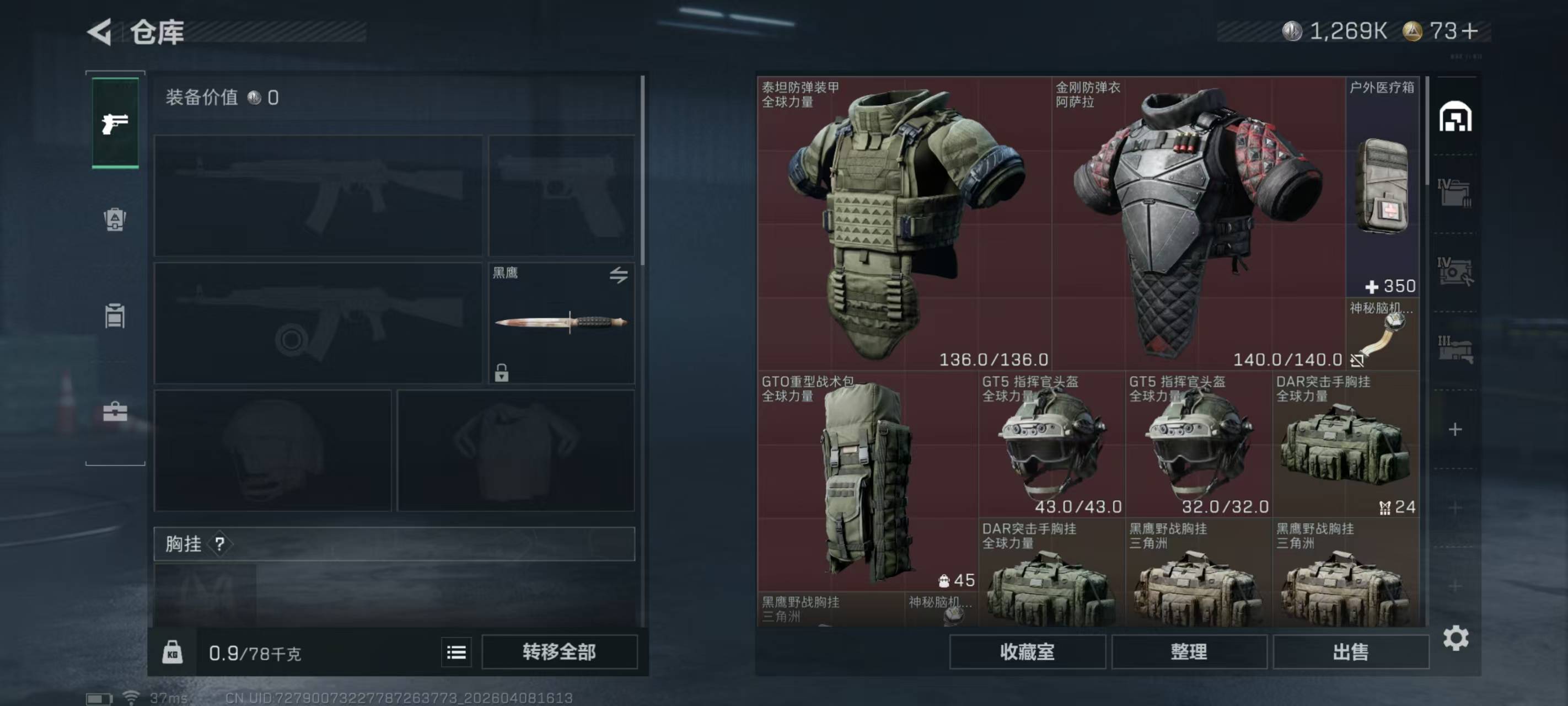Choose the GT5 helmet with 32.0 durability
Screen dimensions: 1568x706
pyautogui.click(x=1198, y=445)
